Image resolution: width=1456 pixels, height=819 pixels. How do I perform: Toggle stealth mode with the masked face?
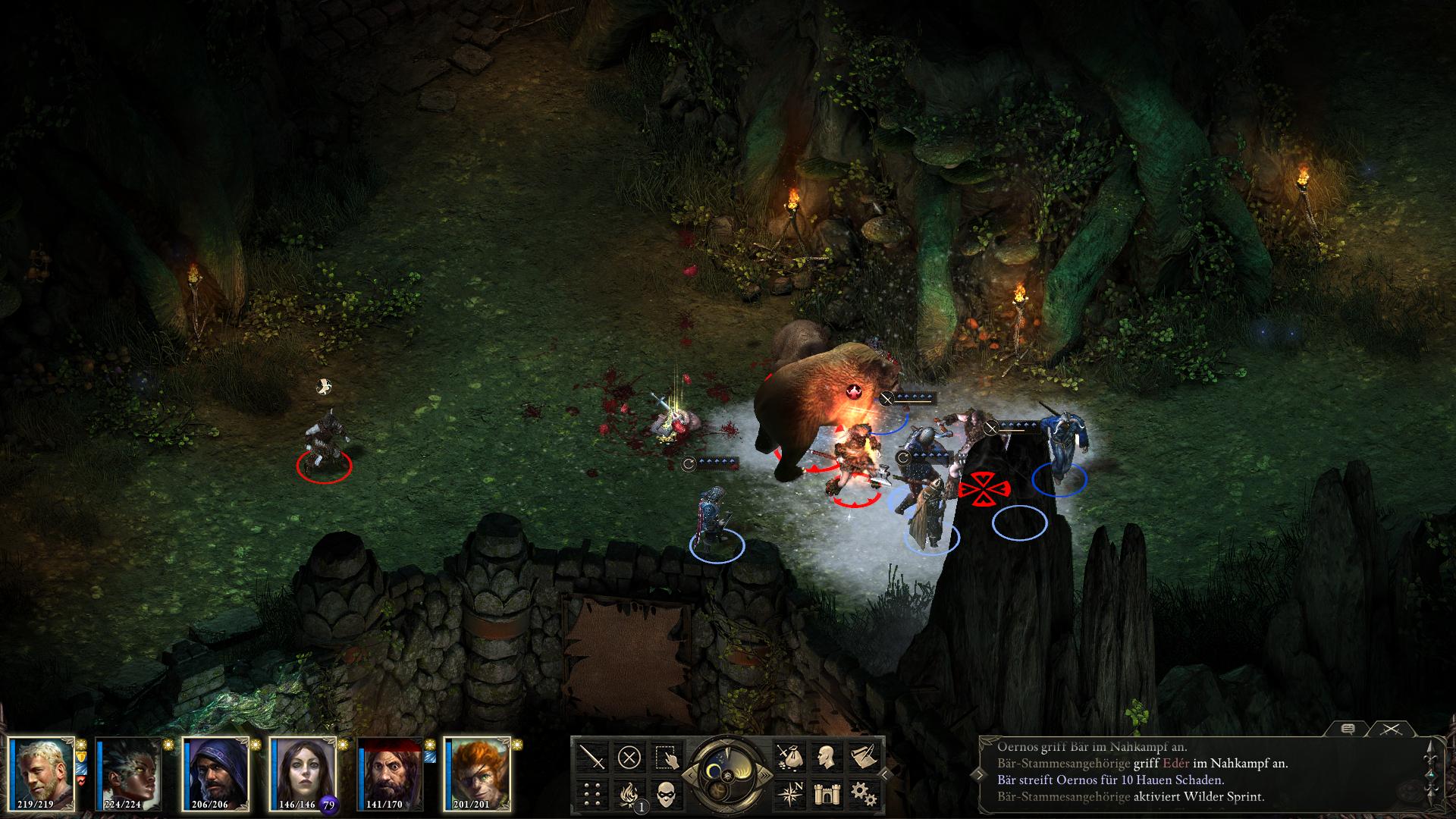(x=667, y=794)
